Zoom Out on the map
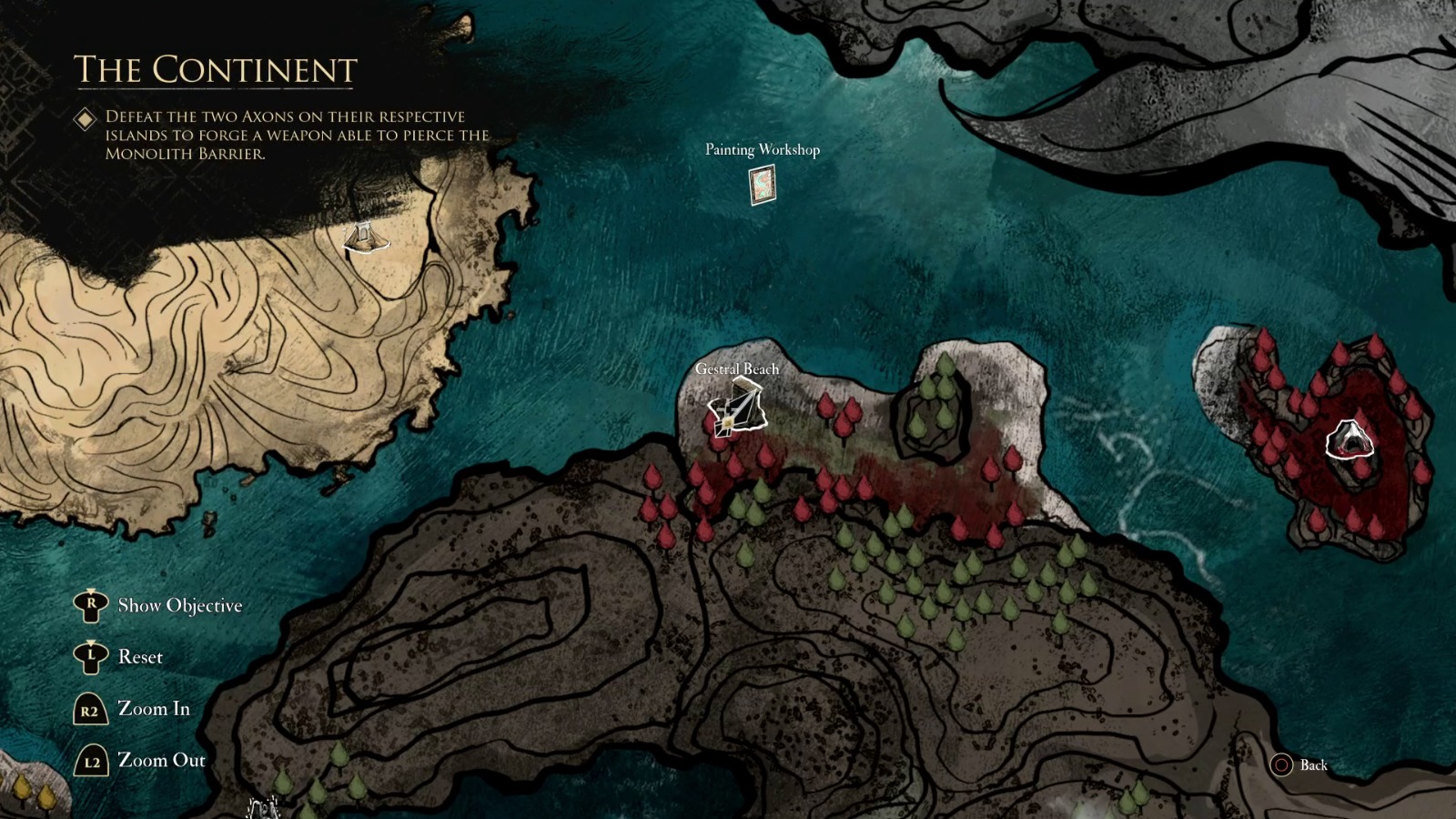Screen dimensions: 1456x819 (x=160, y=761)
